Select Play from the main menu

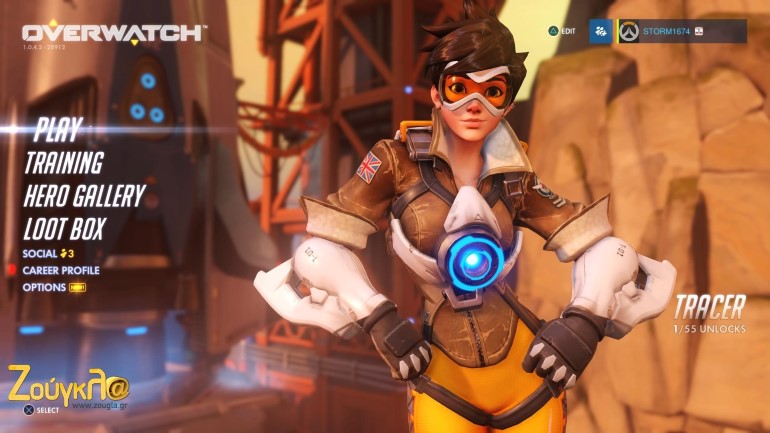57,129
